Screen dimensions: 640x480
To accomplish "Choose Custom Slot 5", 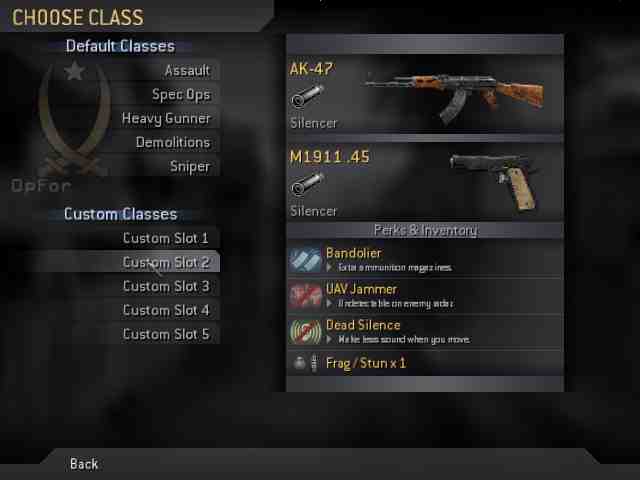I will [166, 334].
